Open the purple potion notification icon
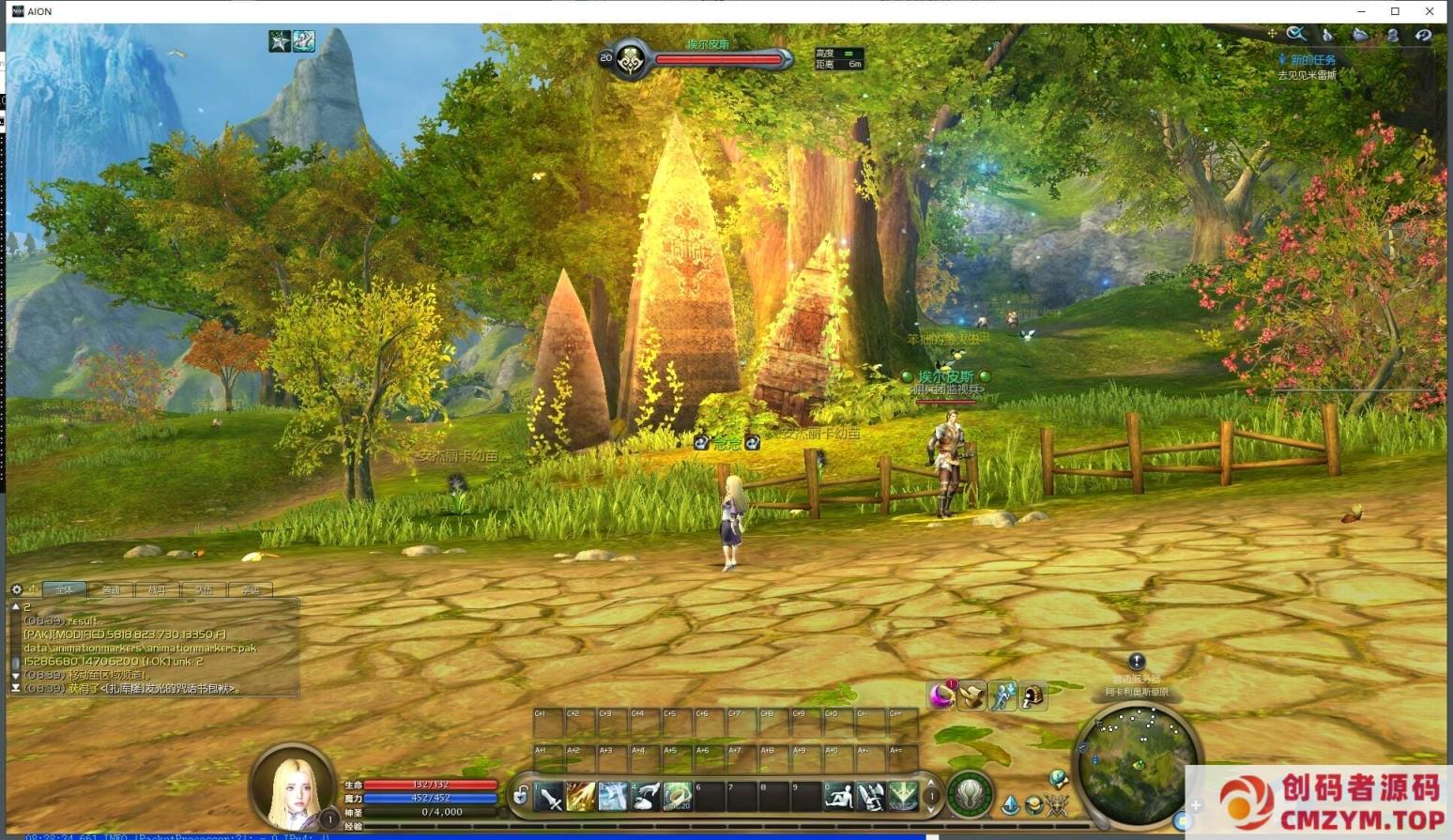 click(941, 695)
